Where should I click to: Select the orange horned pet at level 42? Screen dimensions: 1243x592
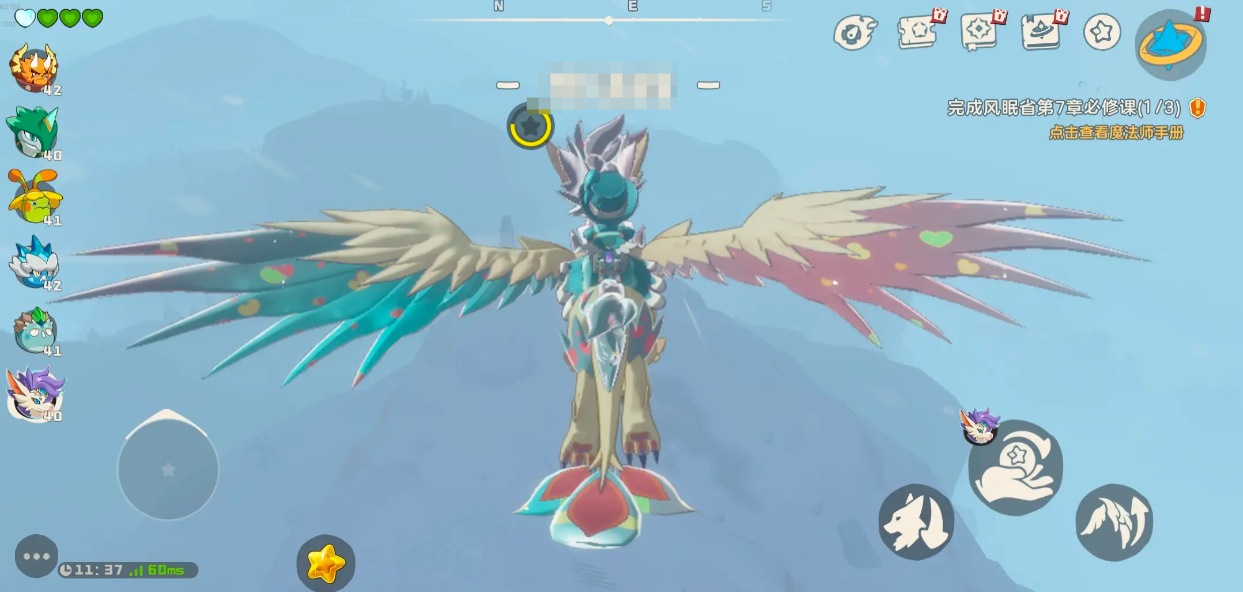click(x=33, y=69)
